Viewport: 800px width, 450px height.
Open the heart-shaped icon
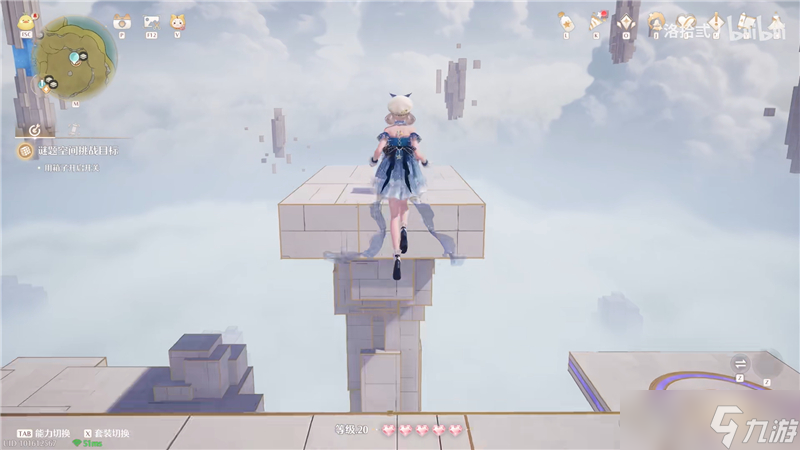686,20
